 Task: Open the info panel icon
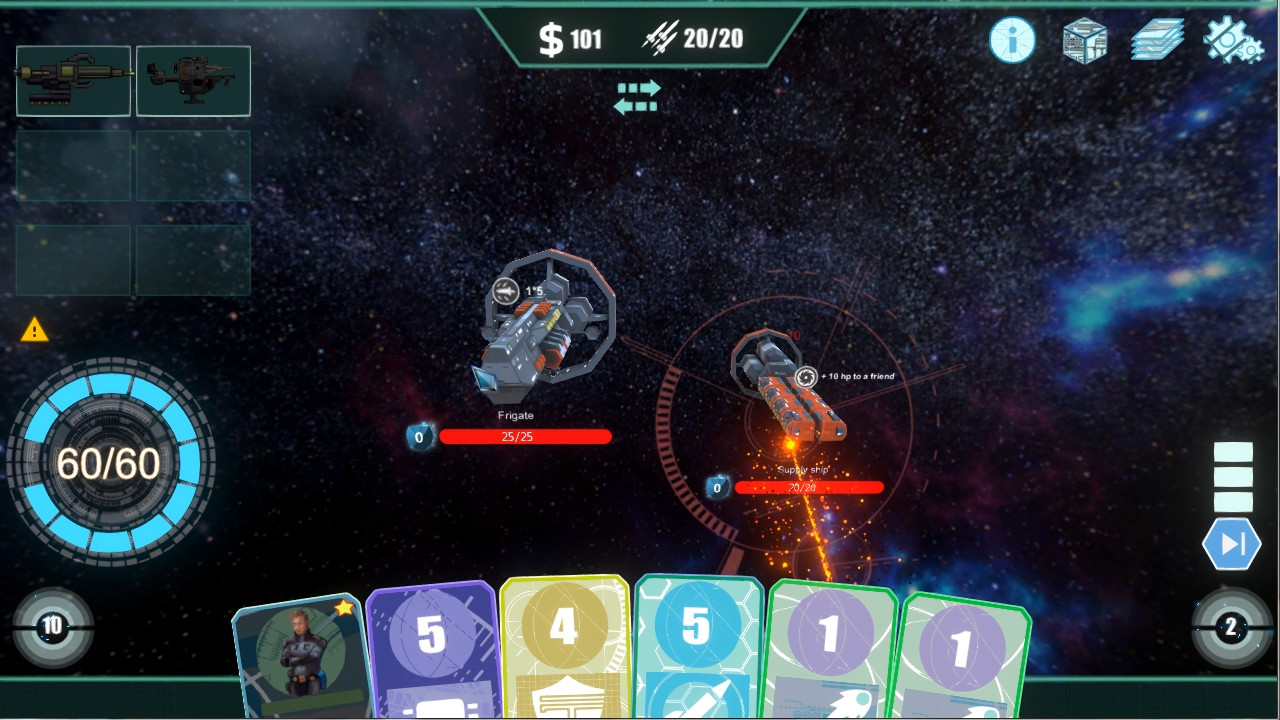[1011, 40]
